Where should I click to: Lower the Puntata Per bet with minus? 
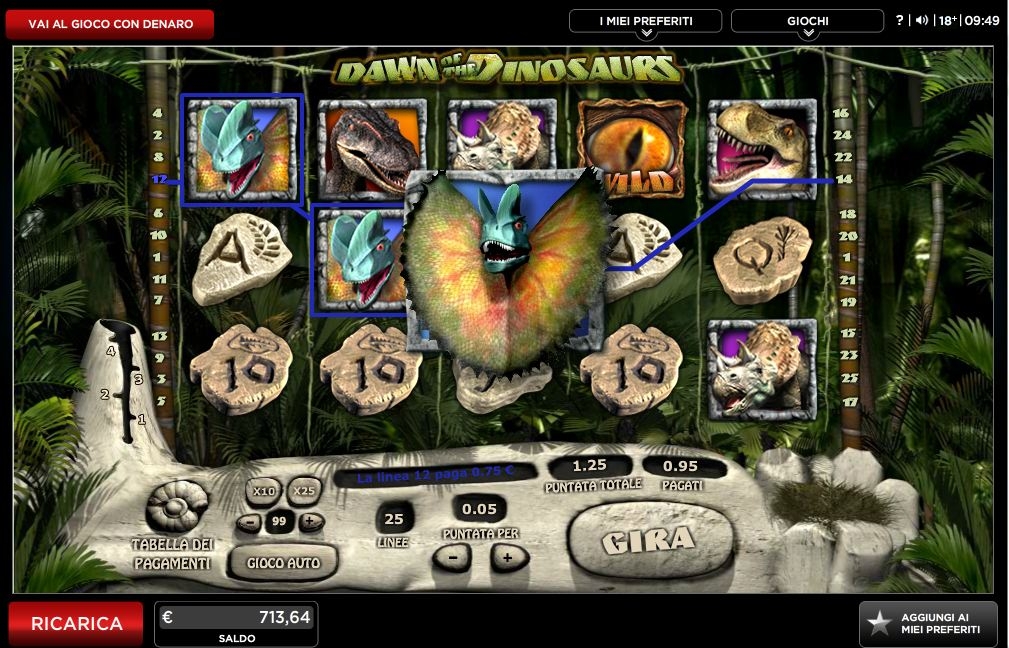click(x=453, y=557)
